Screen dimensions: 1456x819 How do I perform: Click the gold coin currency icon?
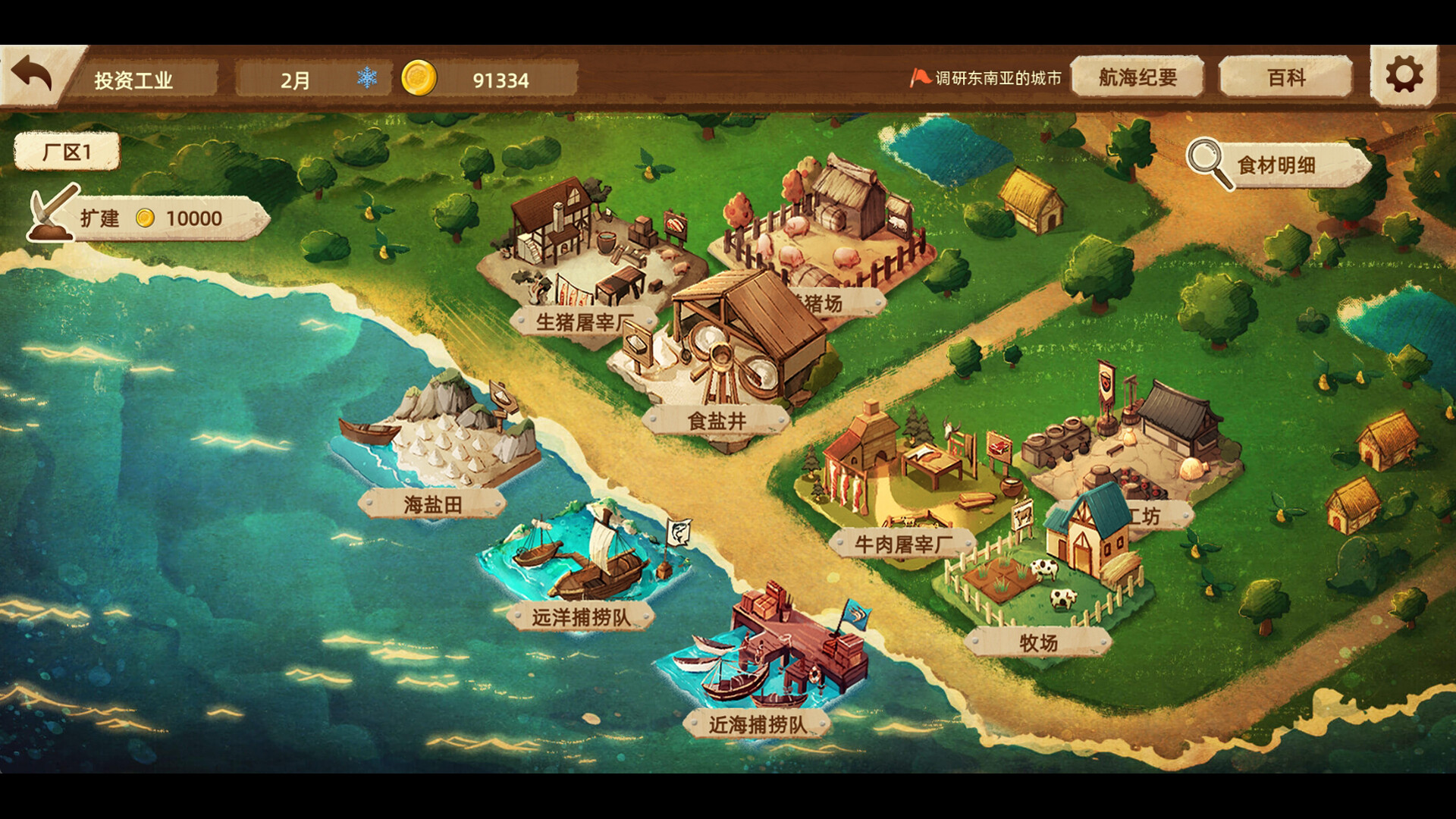click(418, 77)
